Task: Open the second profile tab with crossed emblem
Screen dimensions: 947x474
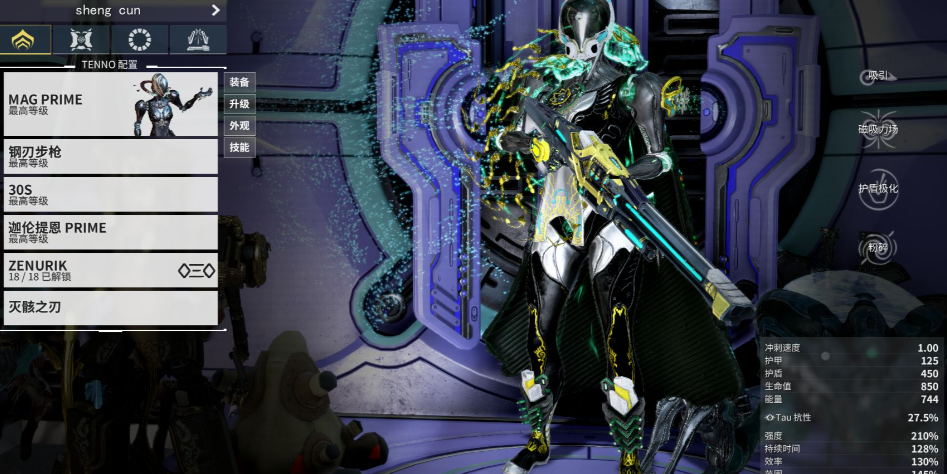Action: pos(82,40)
